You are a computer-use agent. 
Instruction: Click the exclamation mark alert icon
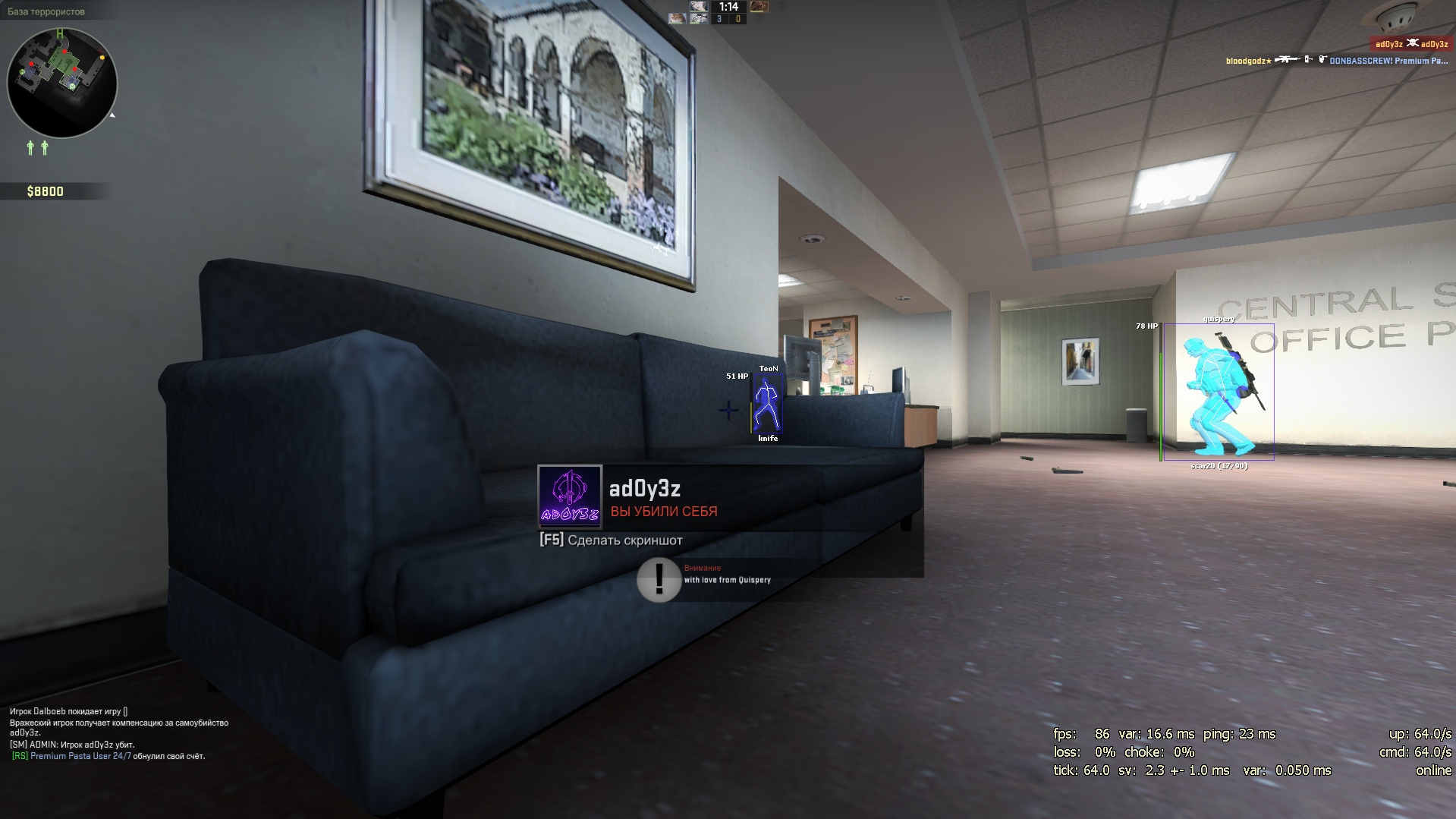[659, 580]
